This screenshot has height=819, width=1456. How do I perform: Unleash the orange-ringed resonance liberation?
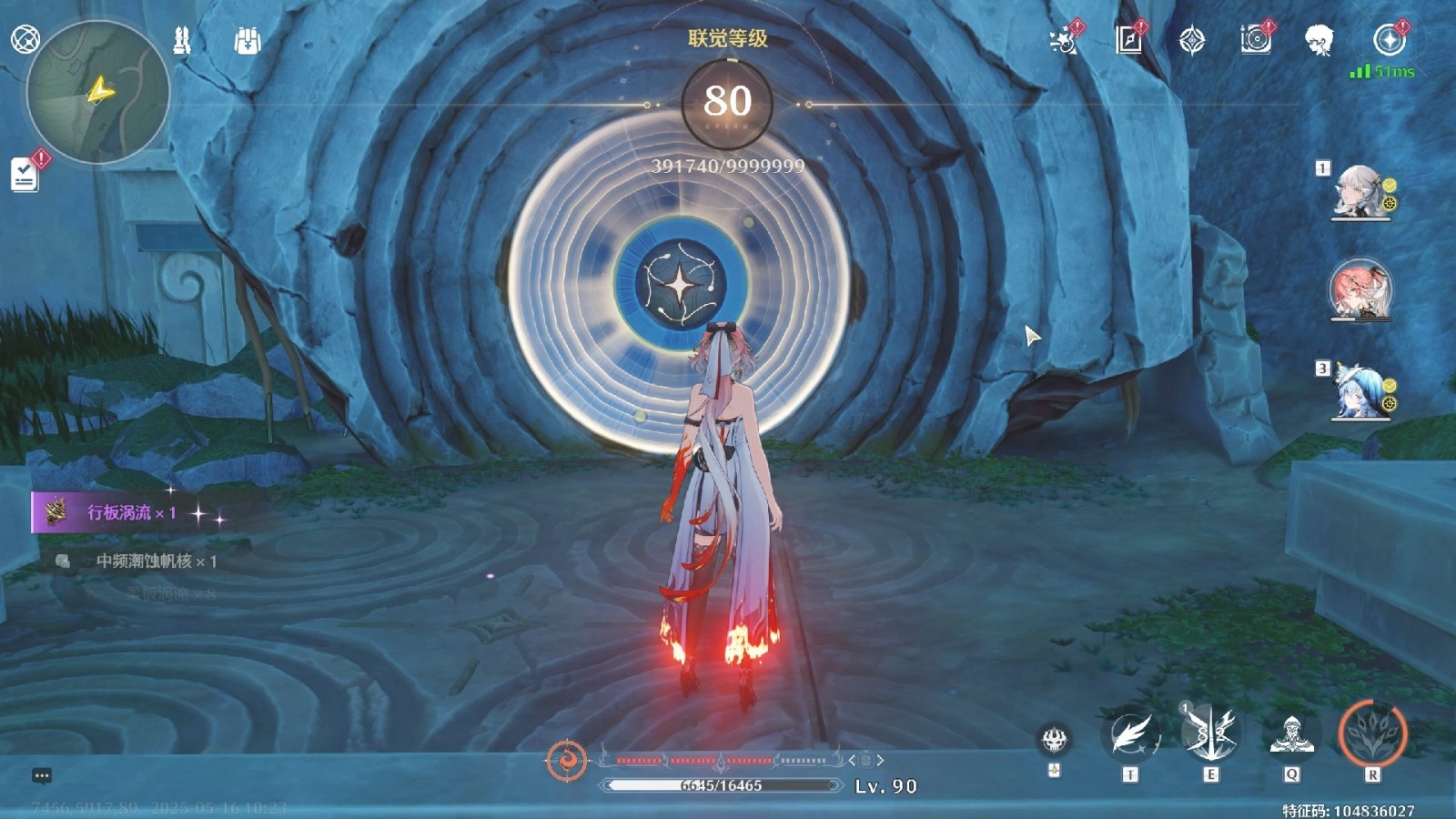pos(1372,733)
